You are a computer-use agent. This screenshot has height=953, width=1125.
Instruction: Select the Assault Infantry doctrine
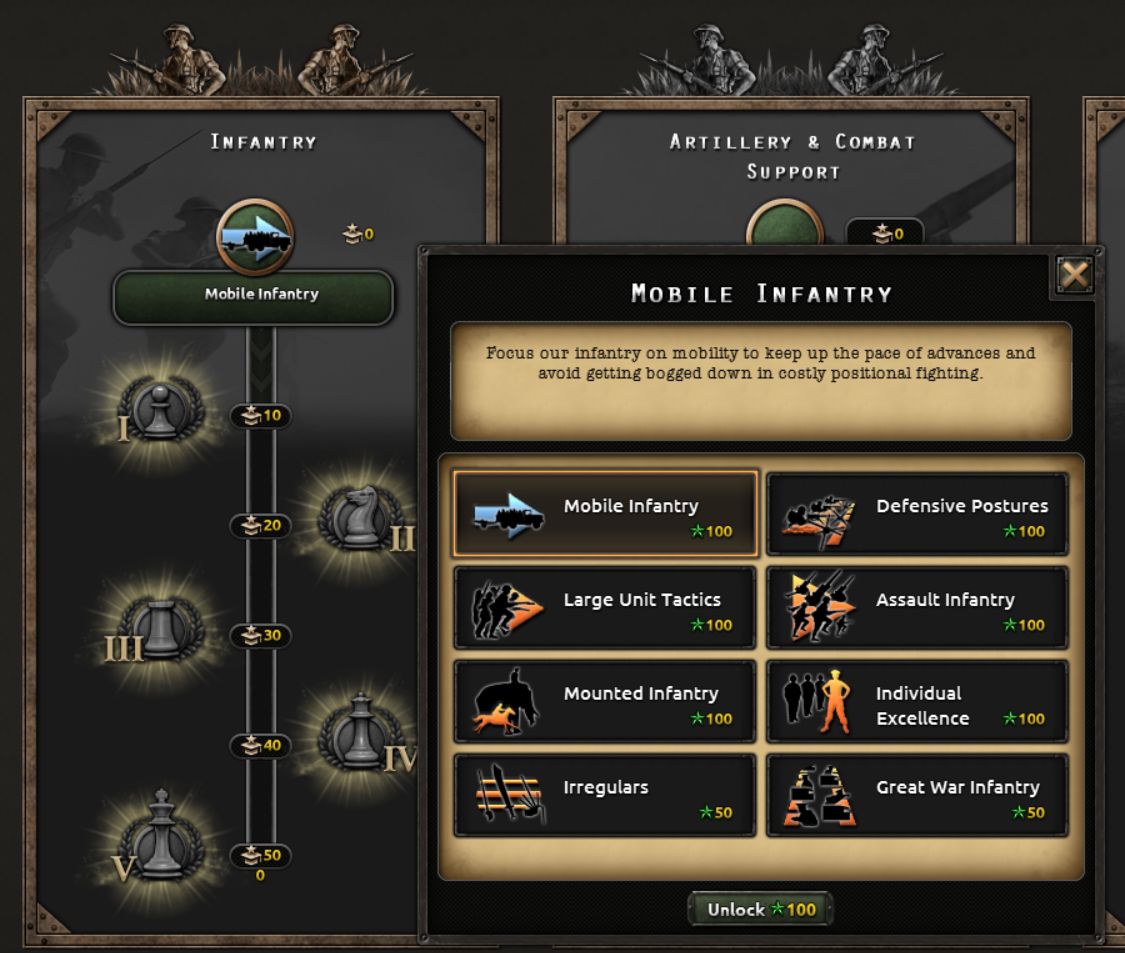[x=917, y=607]
